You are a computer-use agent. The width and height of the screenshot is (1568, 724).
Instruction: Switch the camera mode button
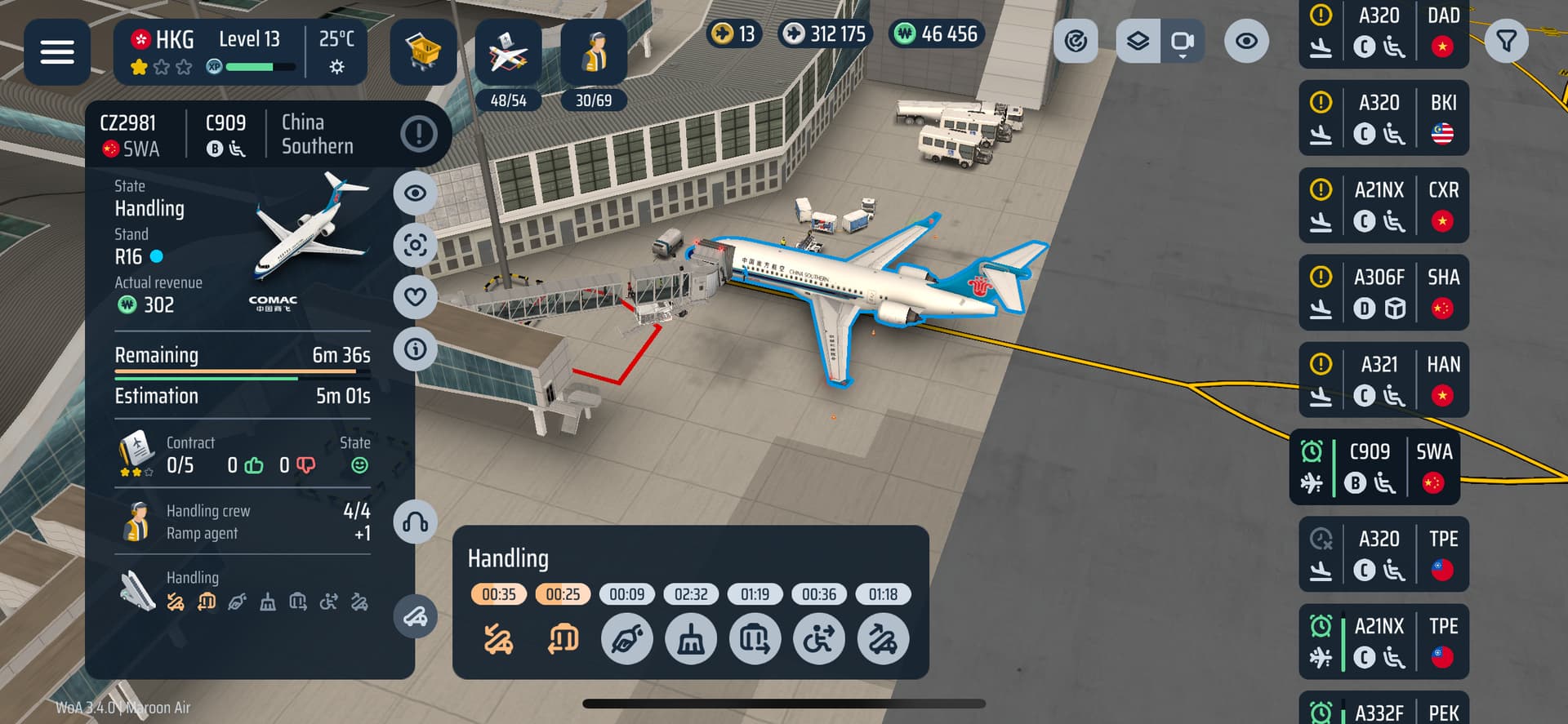click(x=1182, y=41)
